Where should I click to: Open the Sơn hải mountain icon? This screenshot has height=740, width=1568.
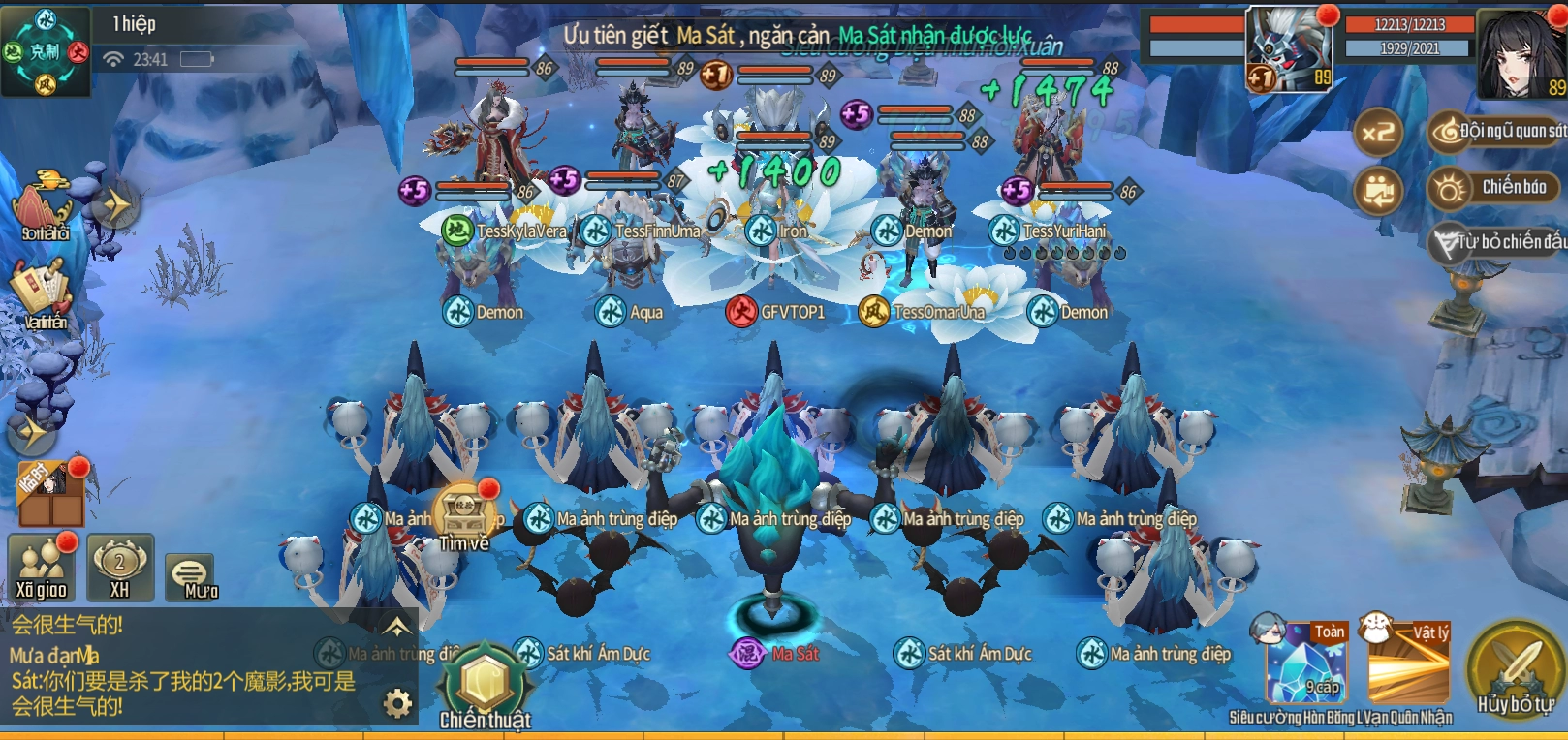[43, 206]
